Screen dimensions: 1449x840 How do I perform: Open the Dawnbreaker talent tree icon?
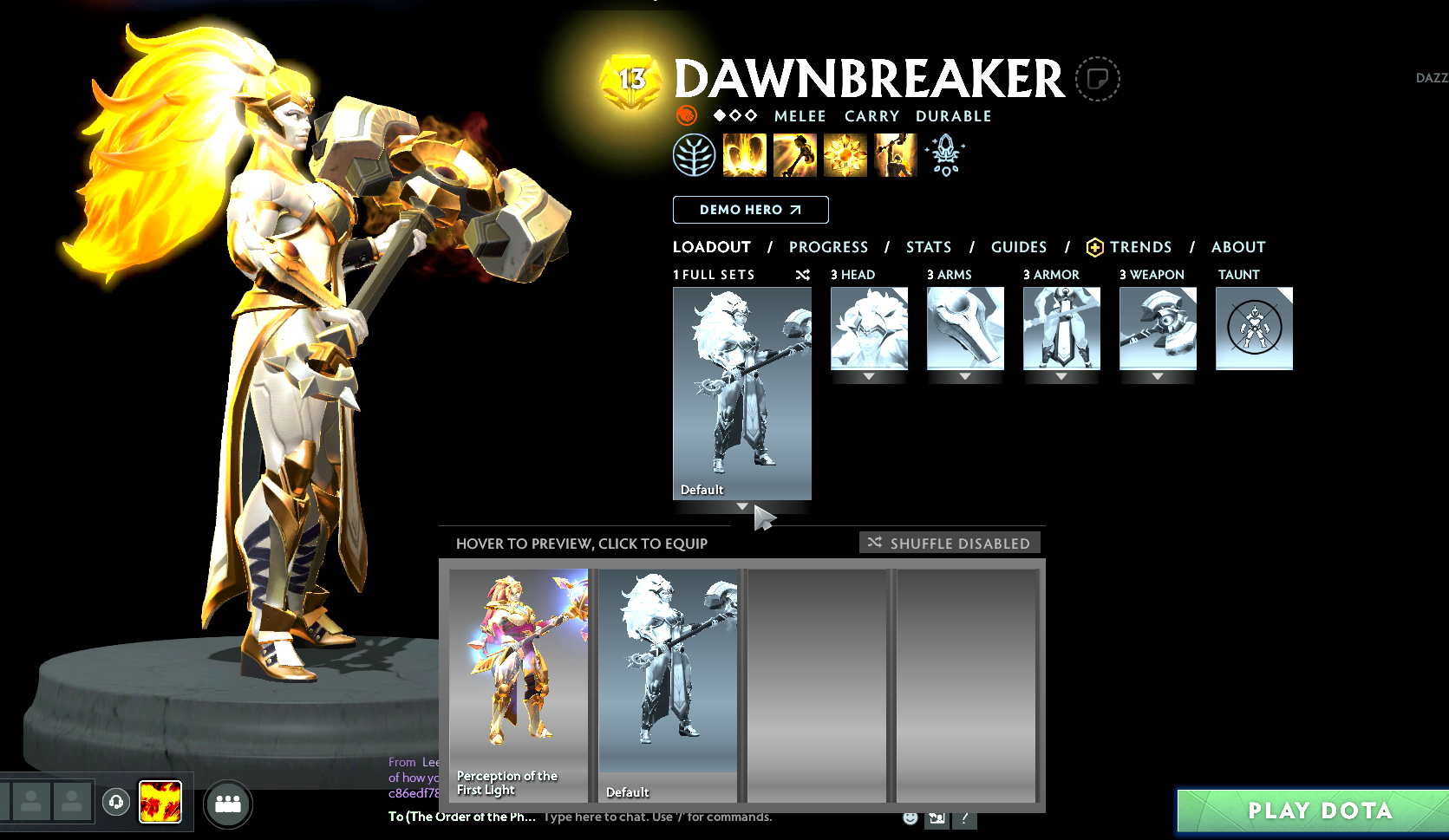click(695, 153)
